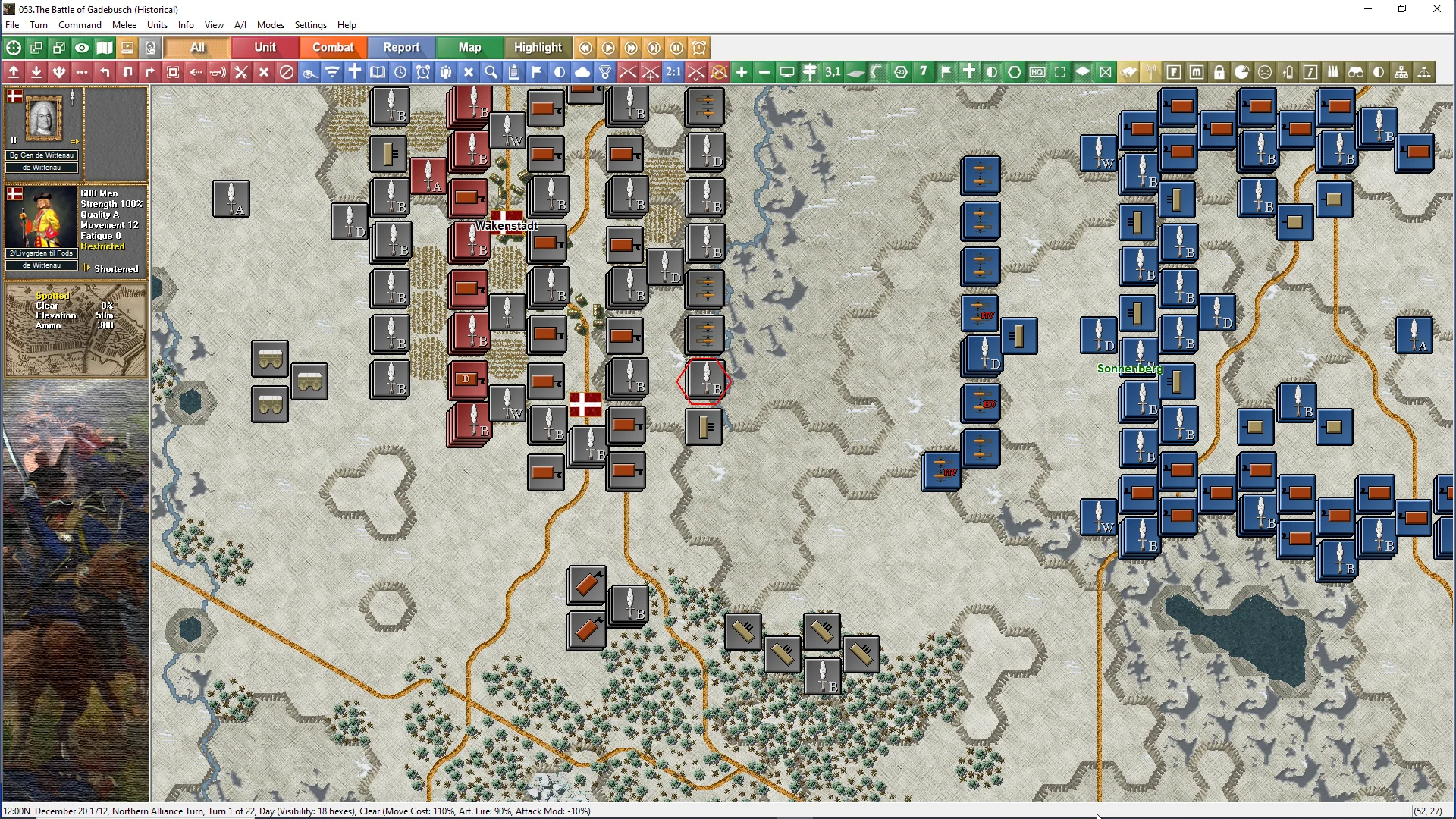Zoom in with the green plus button
The width and height of the screenshot is (1456, 819).
pos(742,72)
